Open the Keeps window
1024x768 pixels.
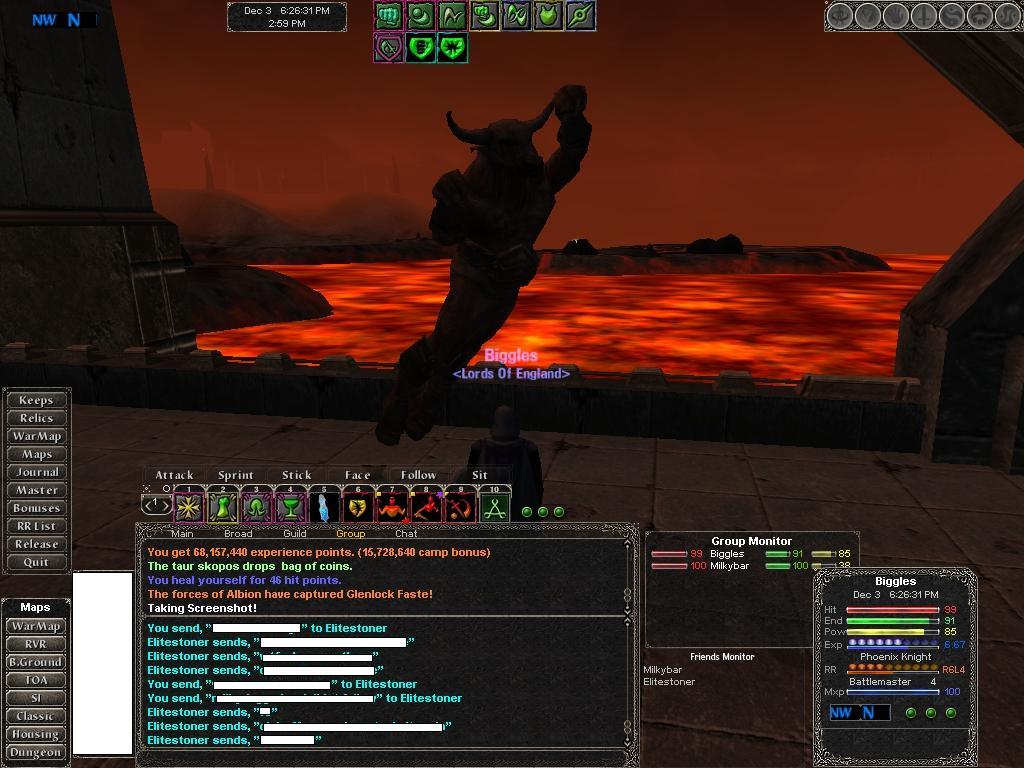click(36, 400)
